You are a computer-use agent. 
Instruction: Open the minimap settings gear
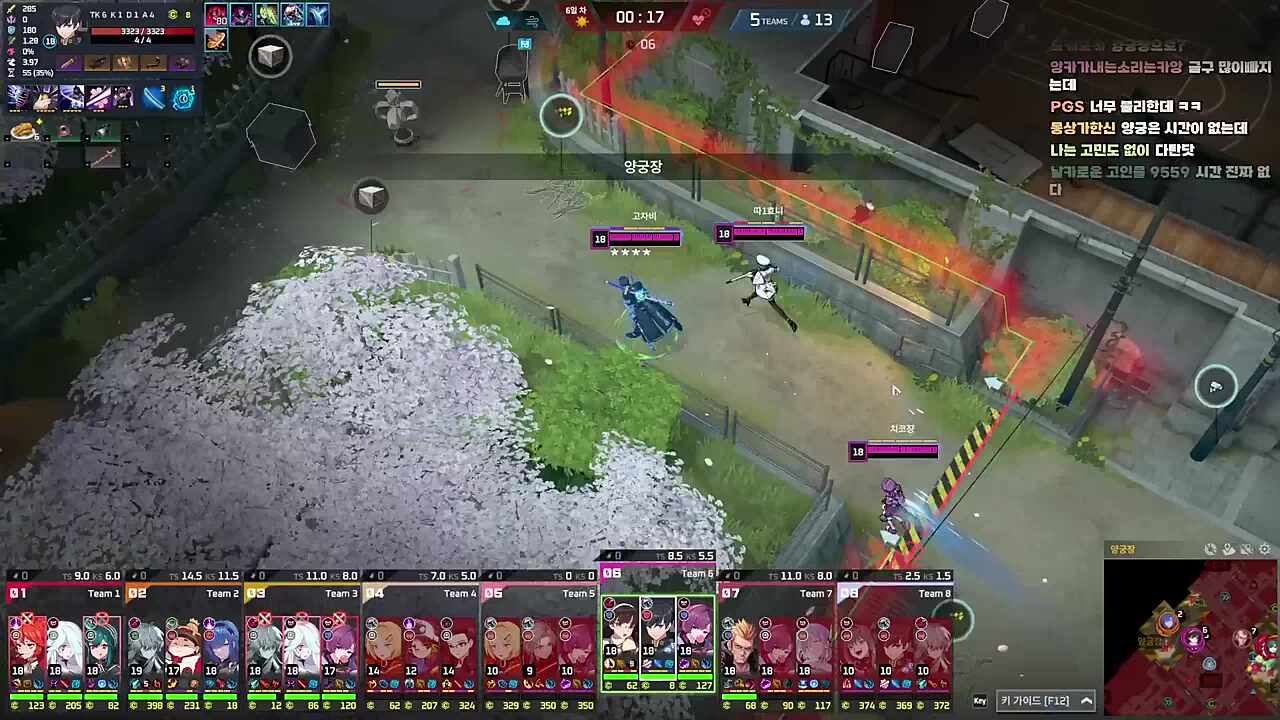pyautogui.click(x=1265, y=549)
